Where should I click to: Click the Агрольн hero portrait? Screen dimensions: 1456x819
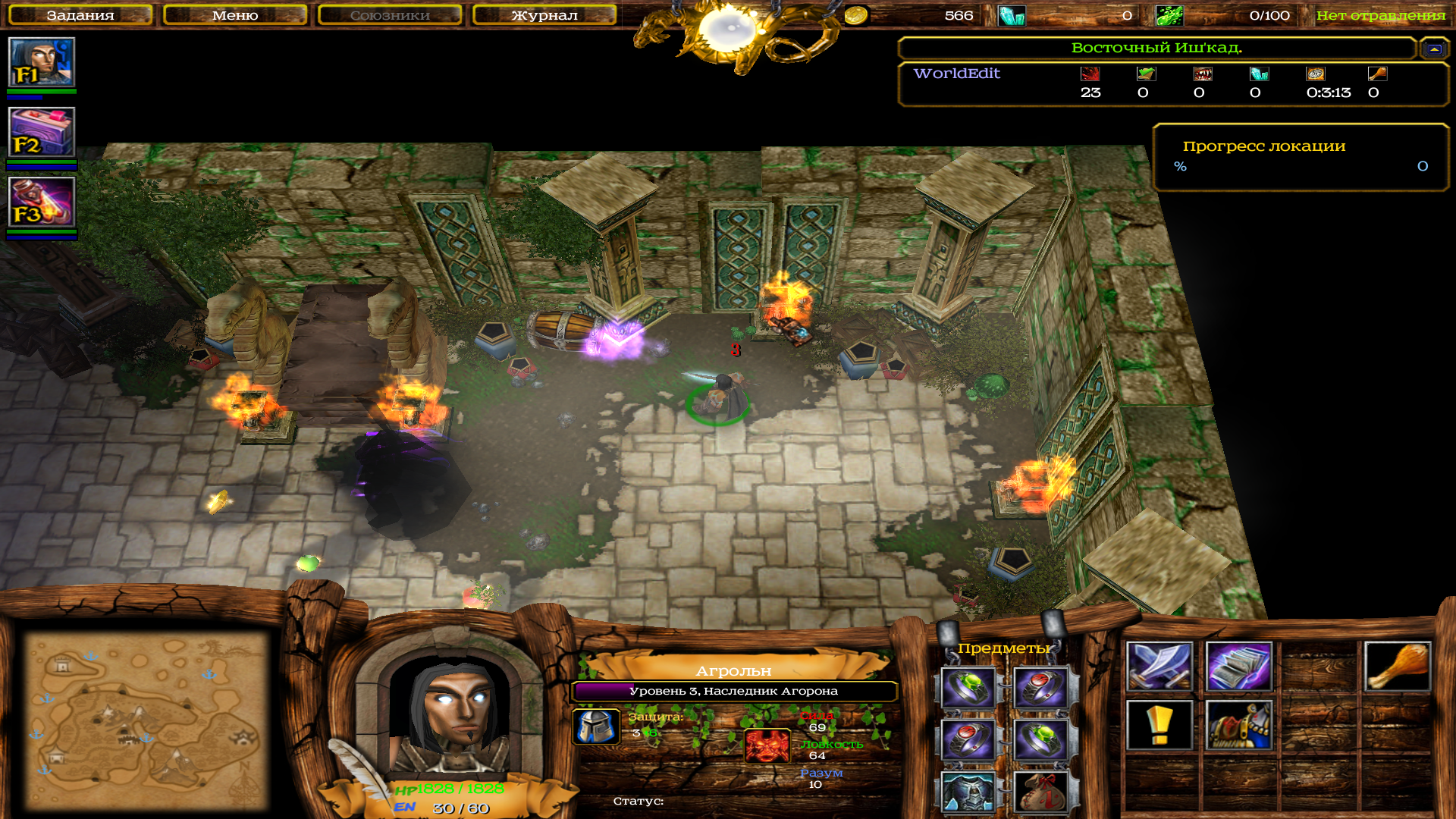[453, 717]
